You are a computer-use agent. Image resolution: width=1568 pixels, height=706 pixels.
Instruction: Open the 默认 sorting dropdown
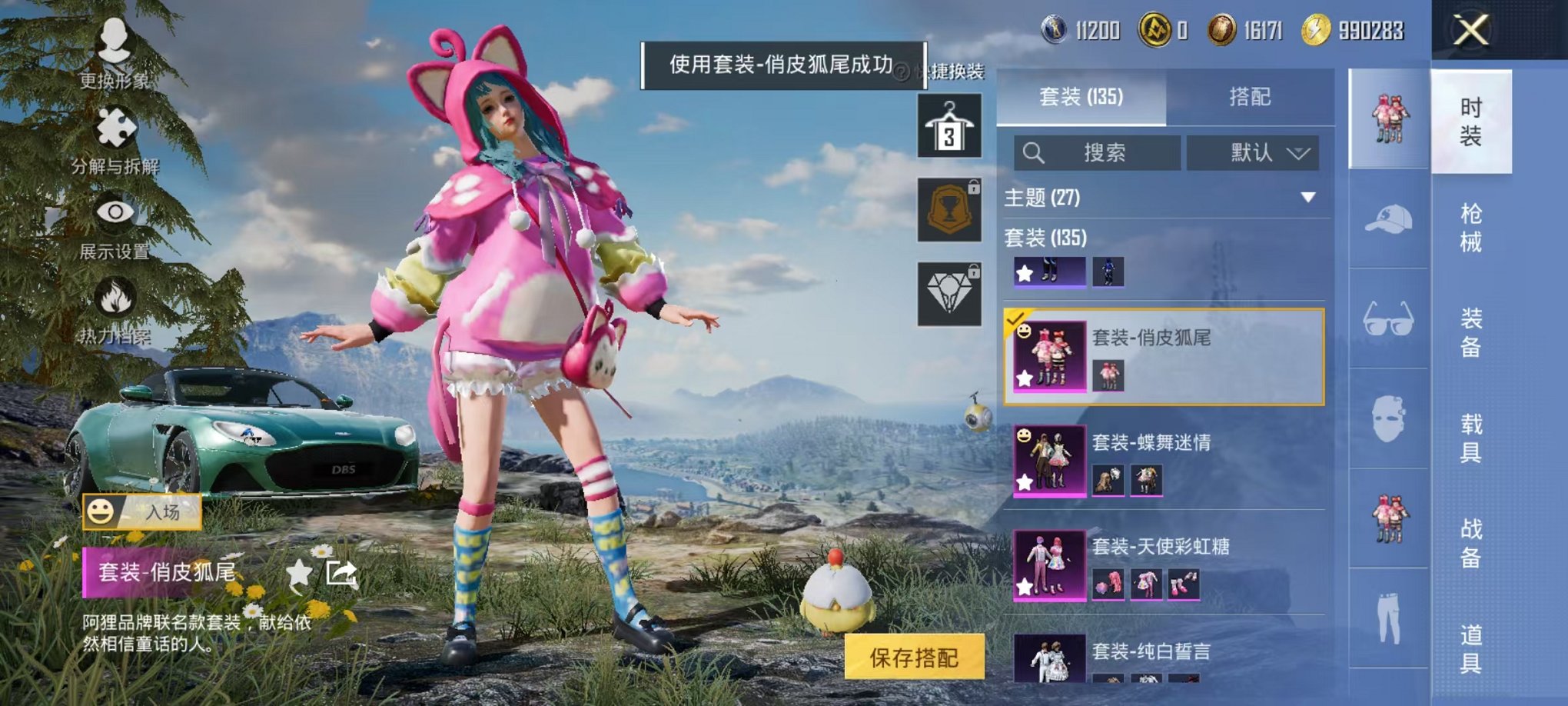1253,152
